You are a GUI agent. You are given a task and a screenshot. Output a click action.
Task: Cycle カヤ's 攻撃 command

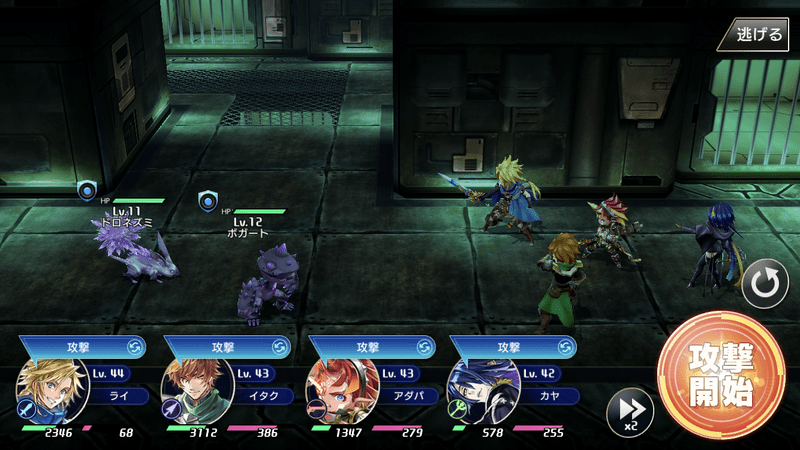point(565,346)
